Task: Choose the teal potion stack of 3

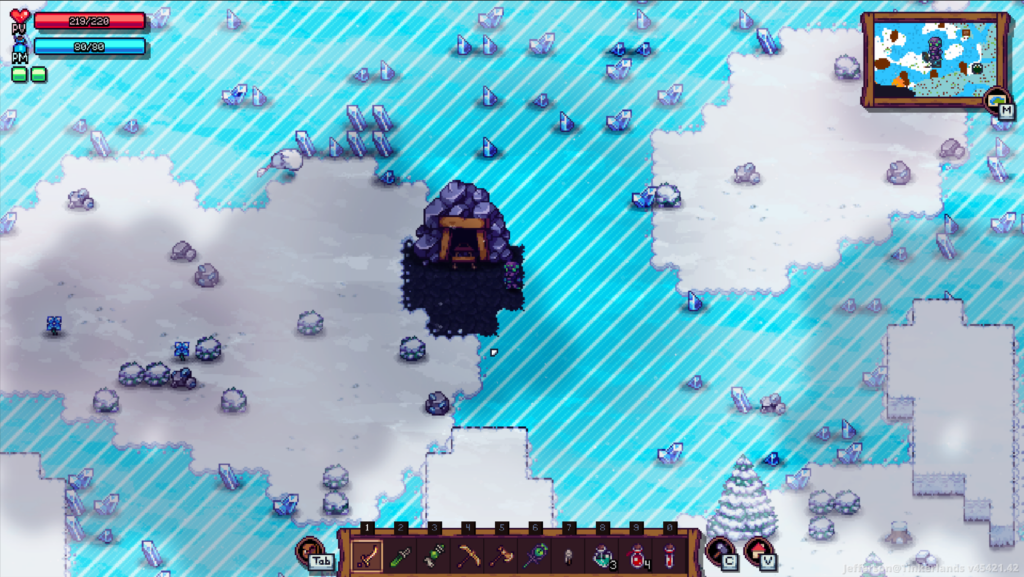Action: click(x=603, y=554)
